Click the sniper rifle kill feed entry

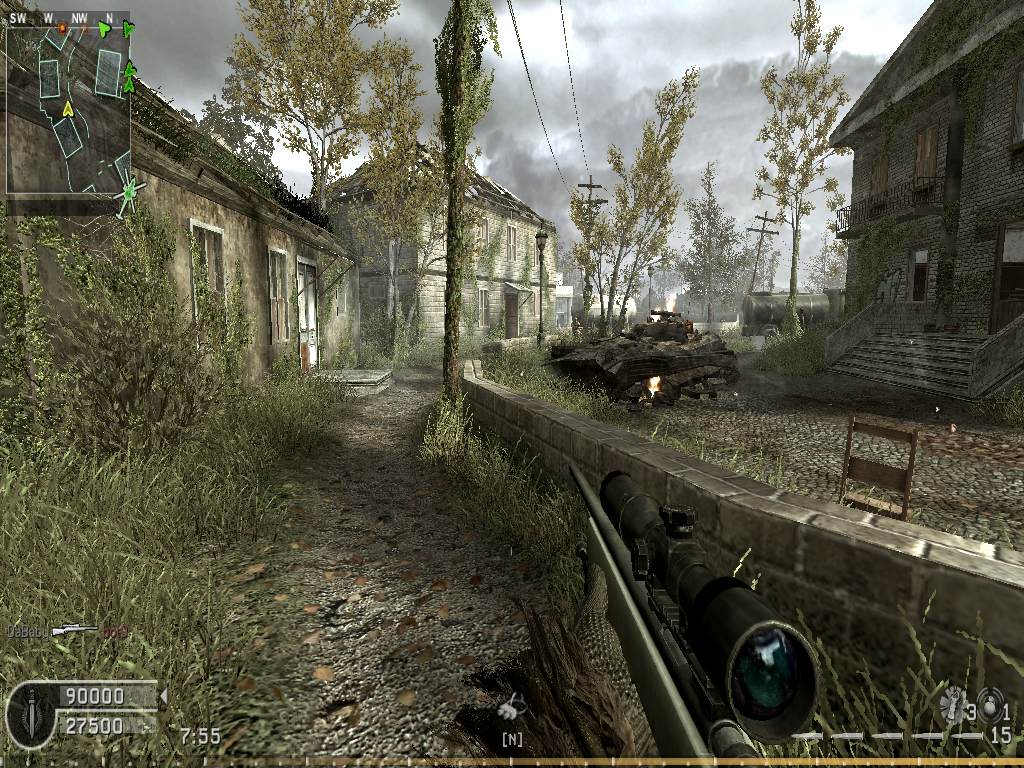pos(73,630)
